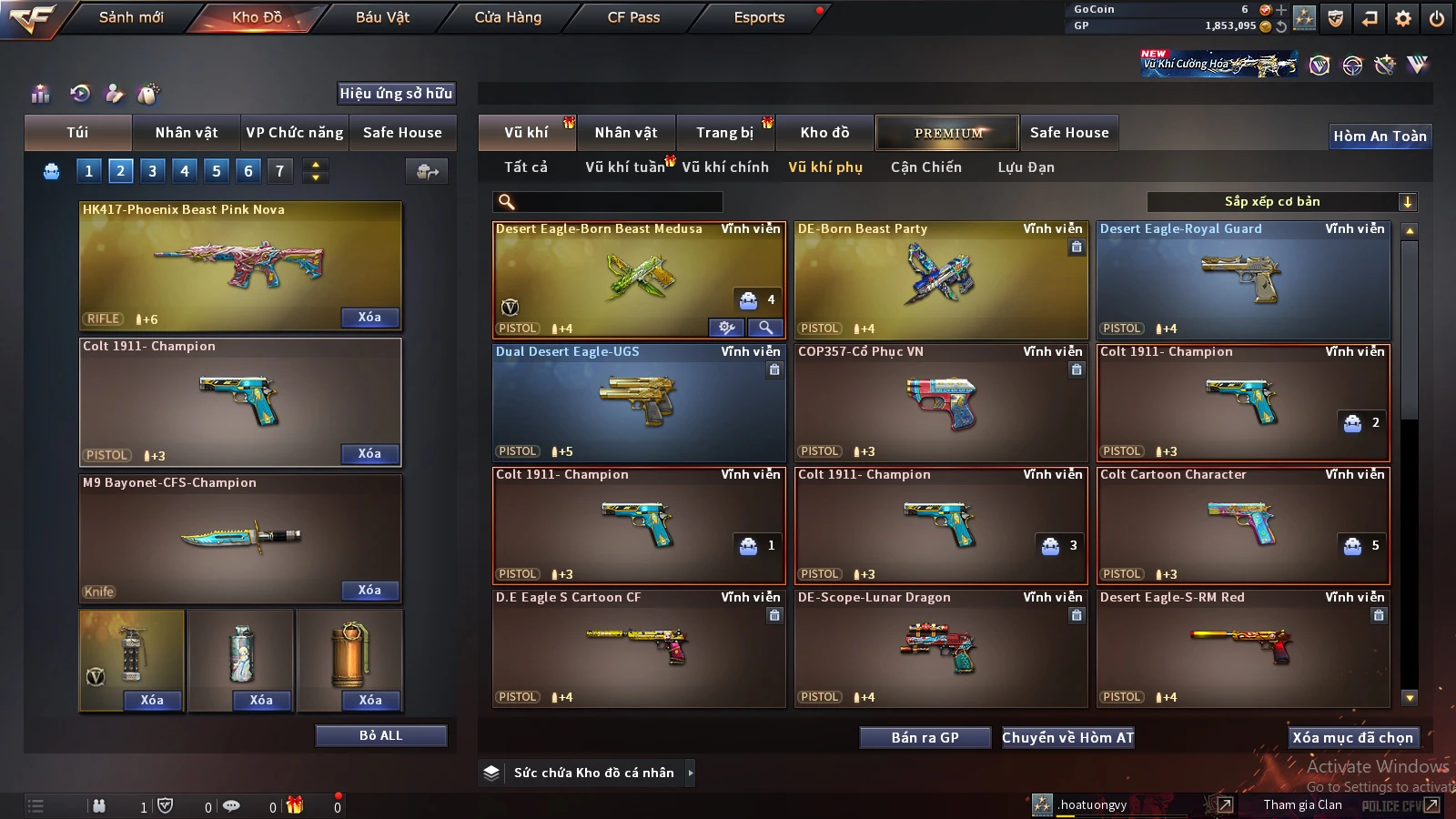Screen dimensions: 1456x819
Task: Open the Sảnh mới lobby menu
Action: coord(131,17)
